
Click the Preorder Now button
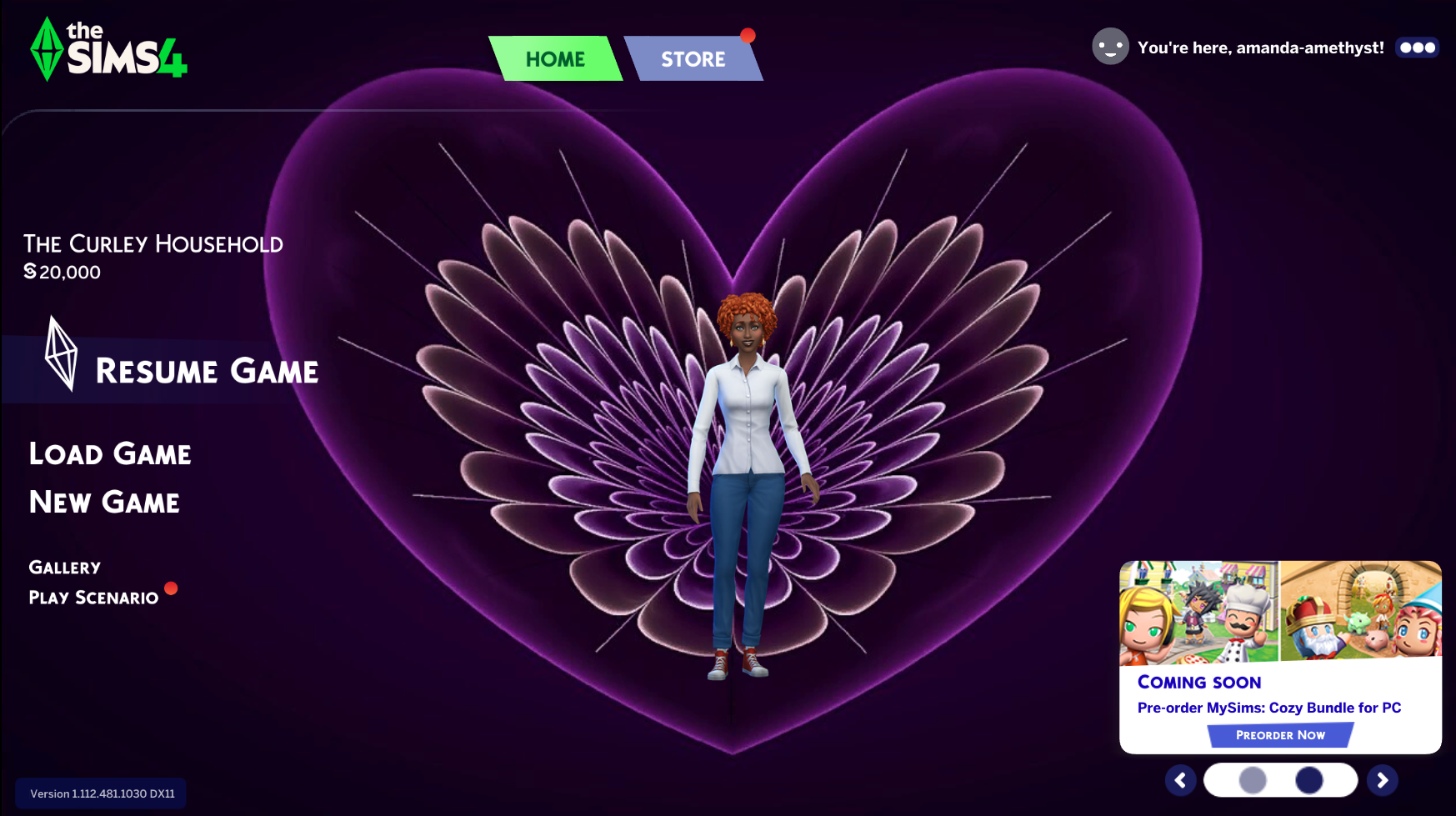pos(1280,735)
